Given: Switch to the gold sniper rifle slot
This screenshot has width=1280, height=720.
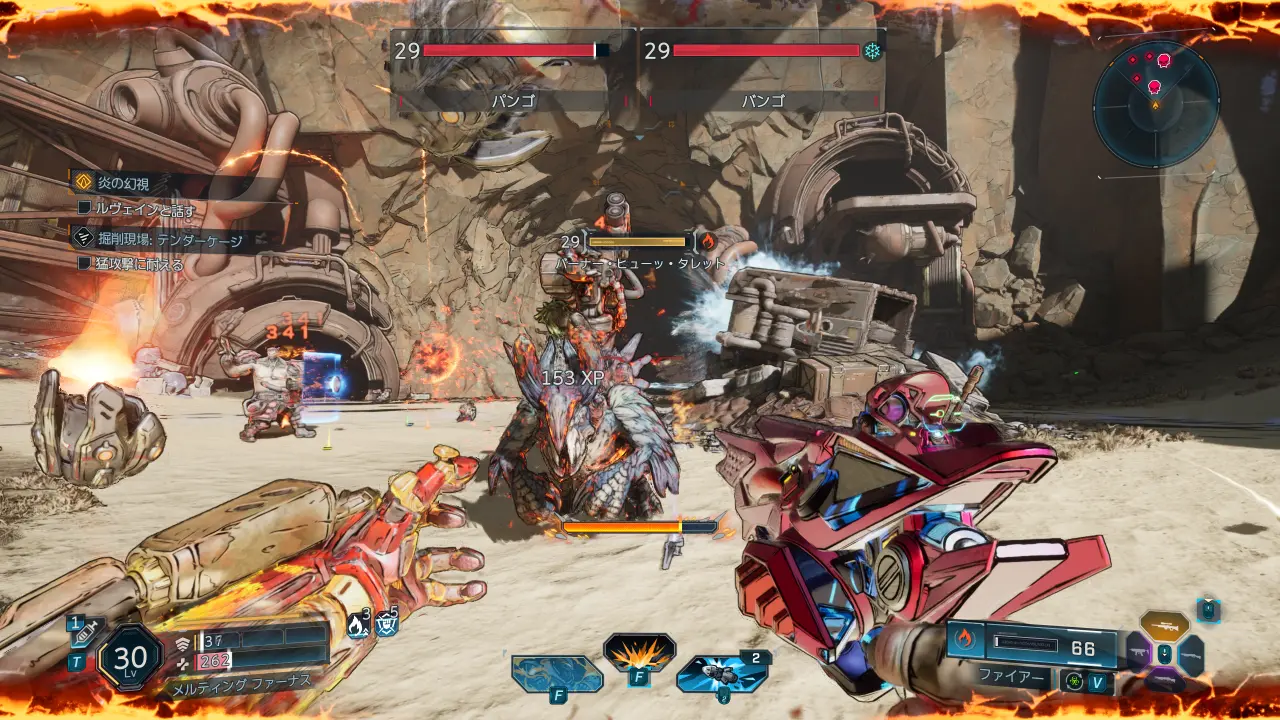Looking at the screenshot, I should [1165, 626].
